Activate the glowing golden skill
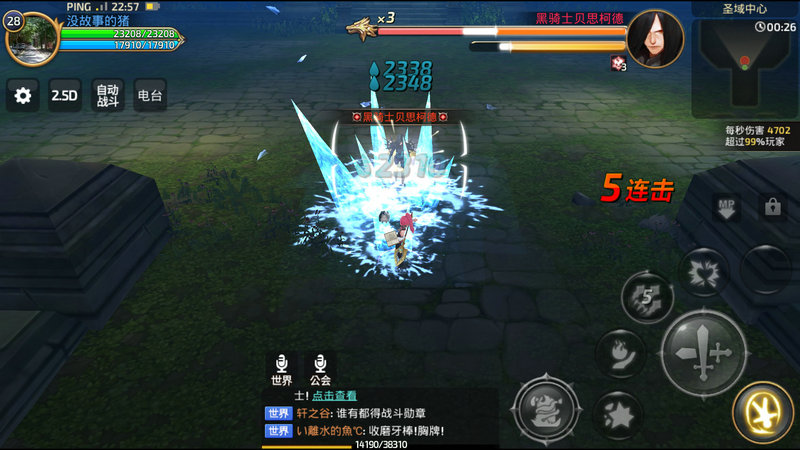 coord(763,413)
